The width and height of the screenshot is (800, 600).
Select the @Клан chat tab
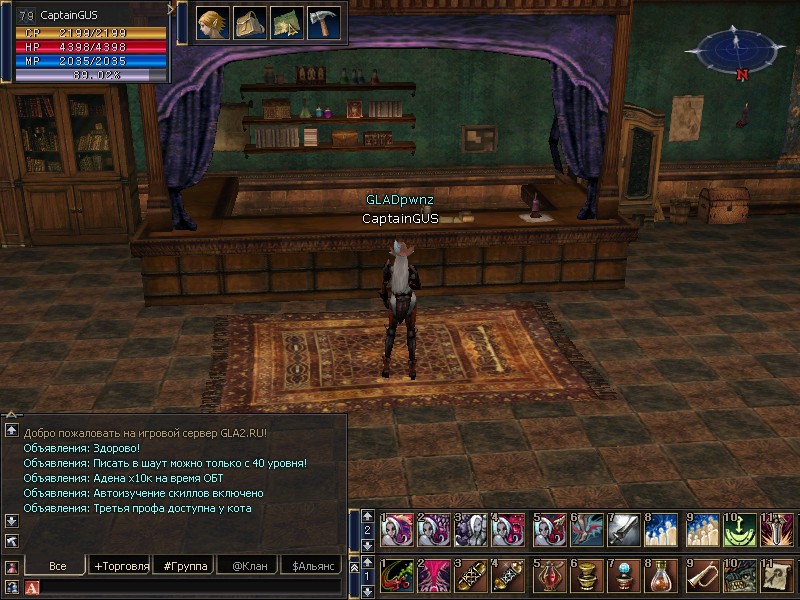coord(248,566)
